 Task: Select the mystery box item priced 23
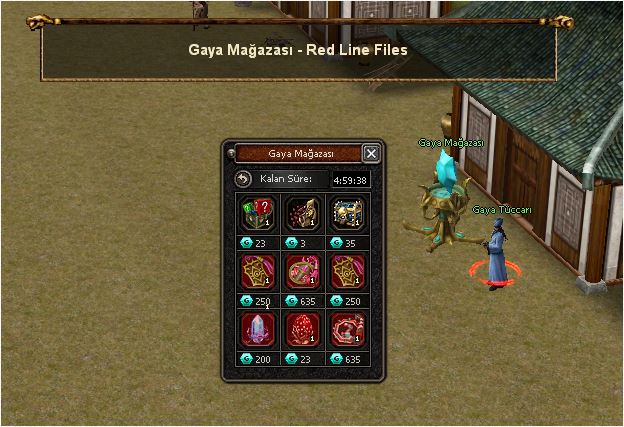255,214
